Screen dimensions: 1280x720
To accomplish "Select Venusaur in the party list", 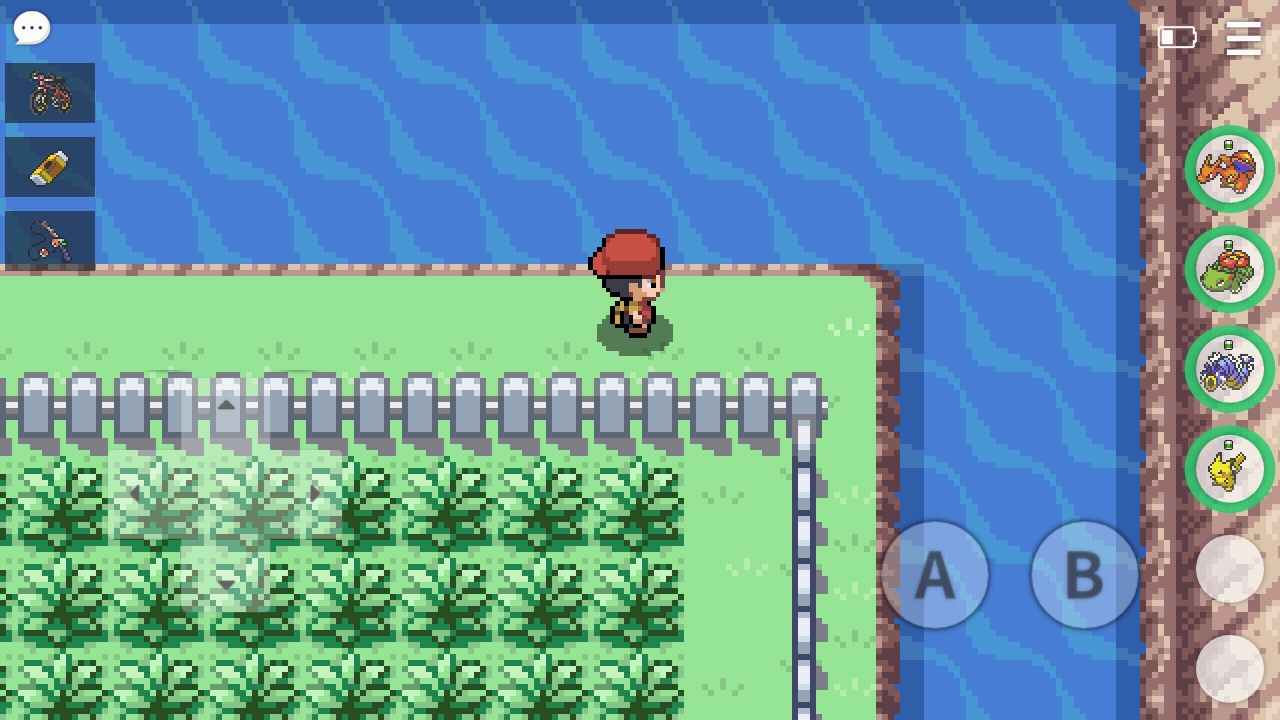I will (x=1229, y=269).
